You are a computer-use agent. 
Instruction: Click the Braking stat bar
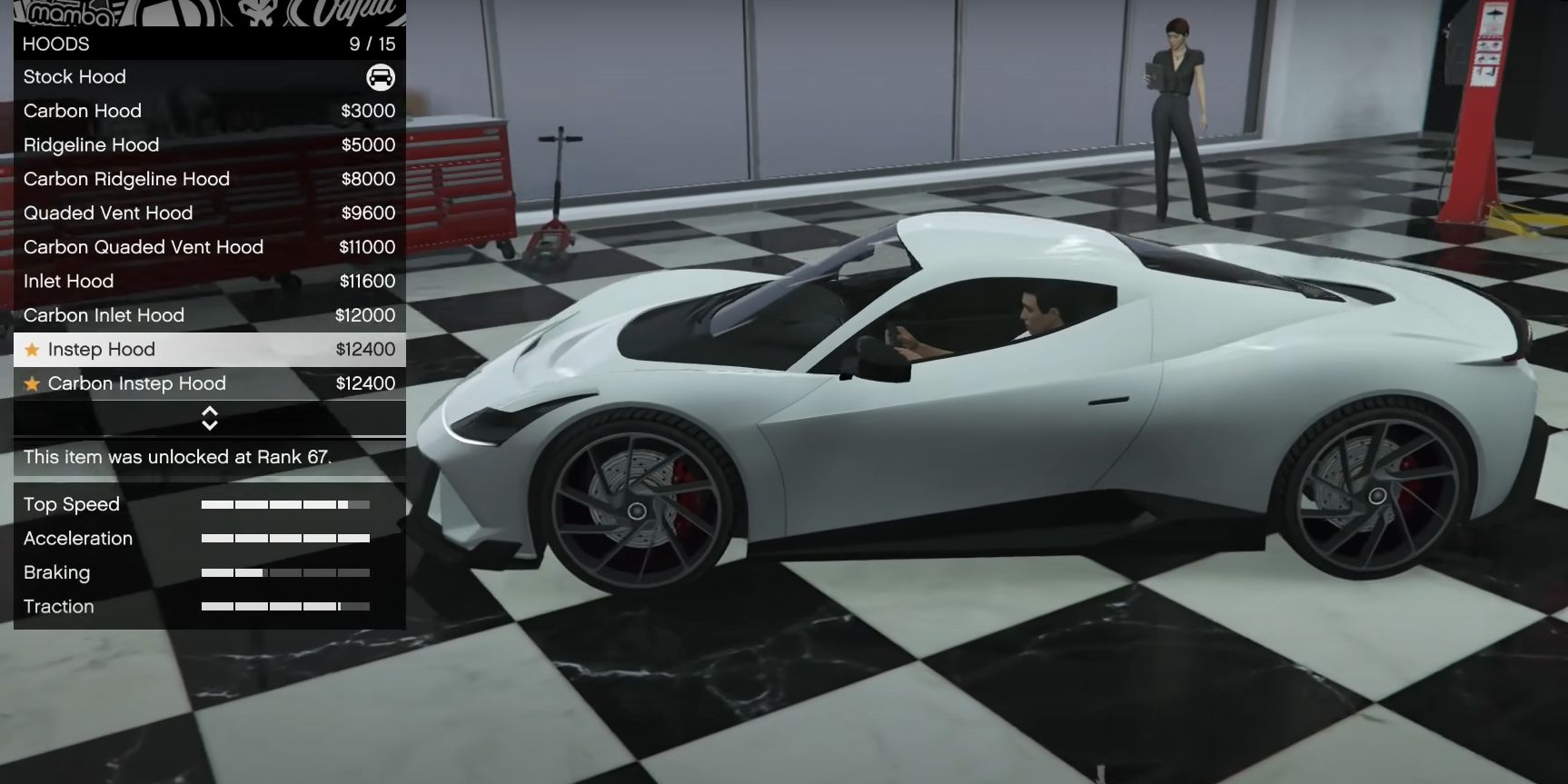click(x=284, y=572)
